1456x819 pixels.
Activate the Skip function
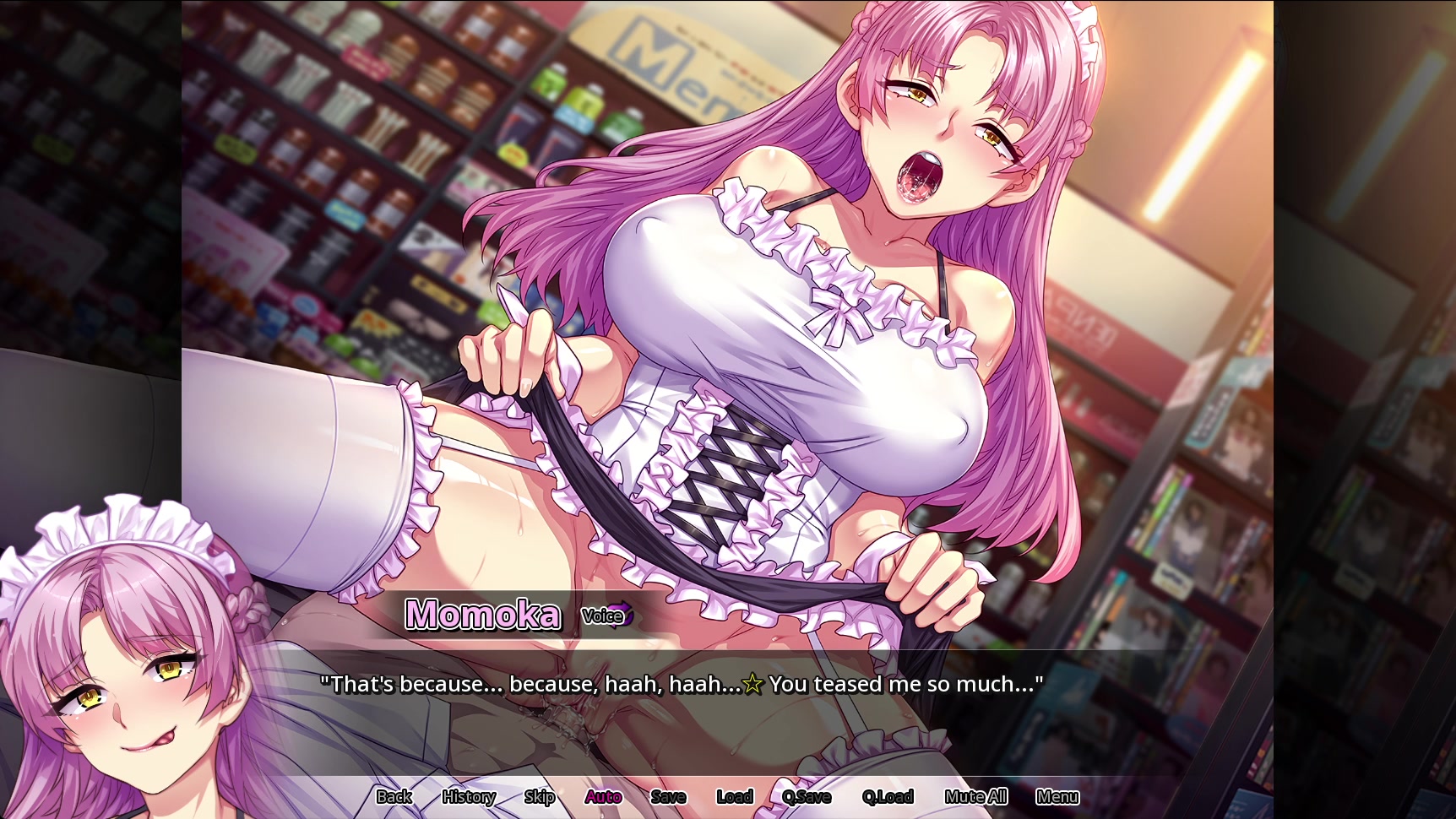(539, 796)
